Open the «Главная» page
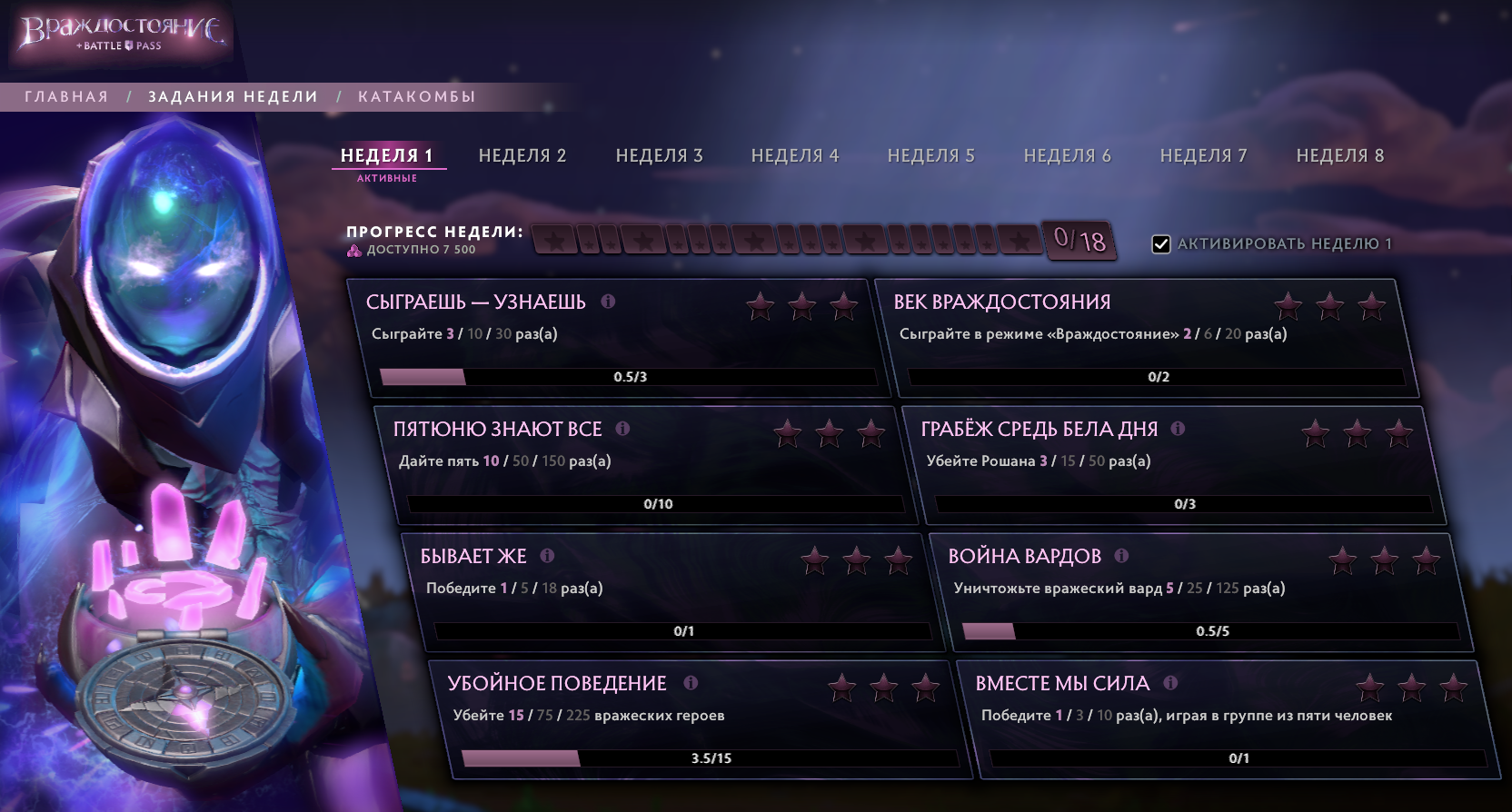This screenshot has width=1512, height=812. tap(66, 95)
